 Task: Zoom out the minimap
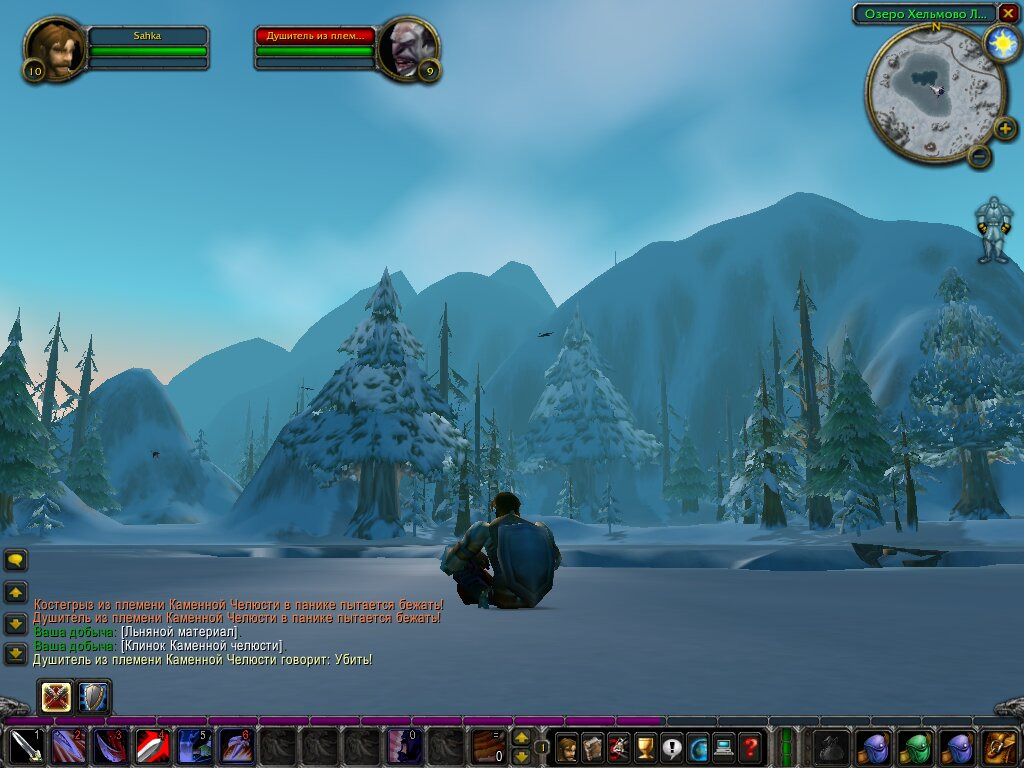979,155
